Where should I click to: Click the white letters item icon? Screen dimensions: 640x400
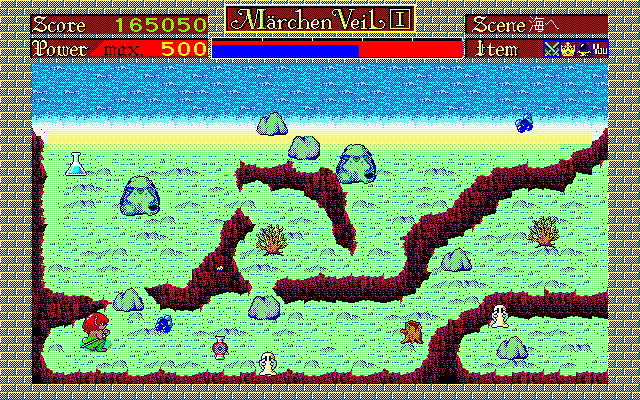(x=599, y=48)
